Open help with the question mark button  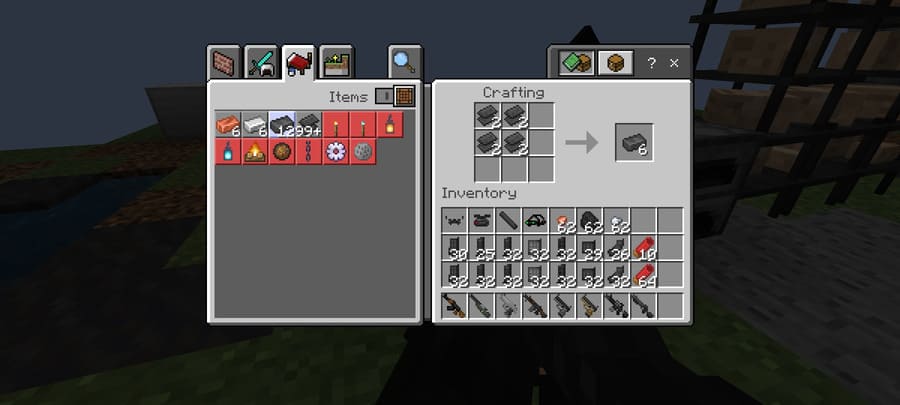652,63
